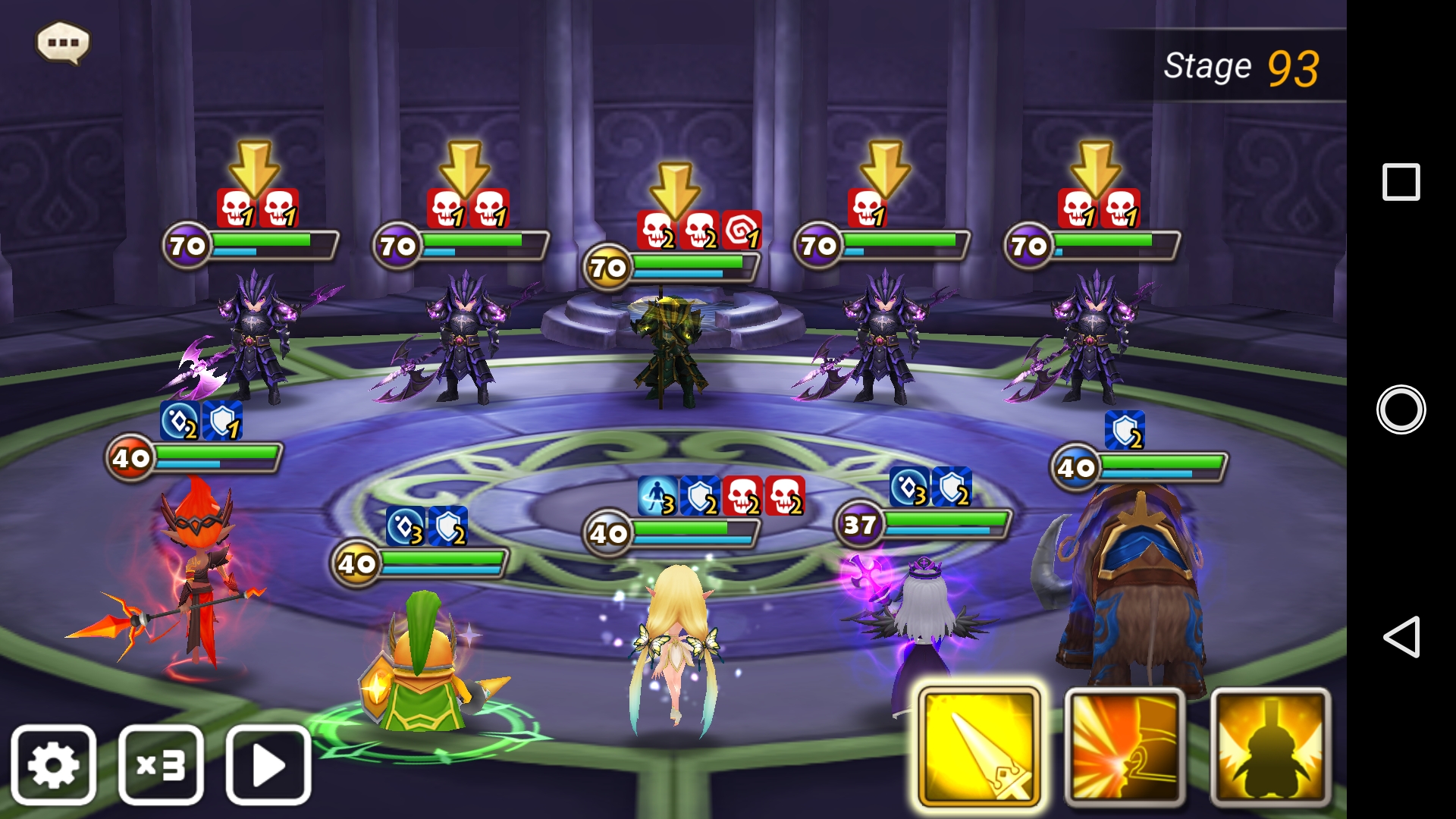1456x819 pixels.
Task: Toggle the x3 battle speed button
Action: [161, 764]
